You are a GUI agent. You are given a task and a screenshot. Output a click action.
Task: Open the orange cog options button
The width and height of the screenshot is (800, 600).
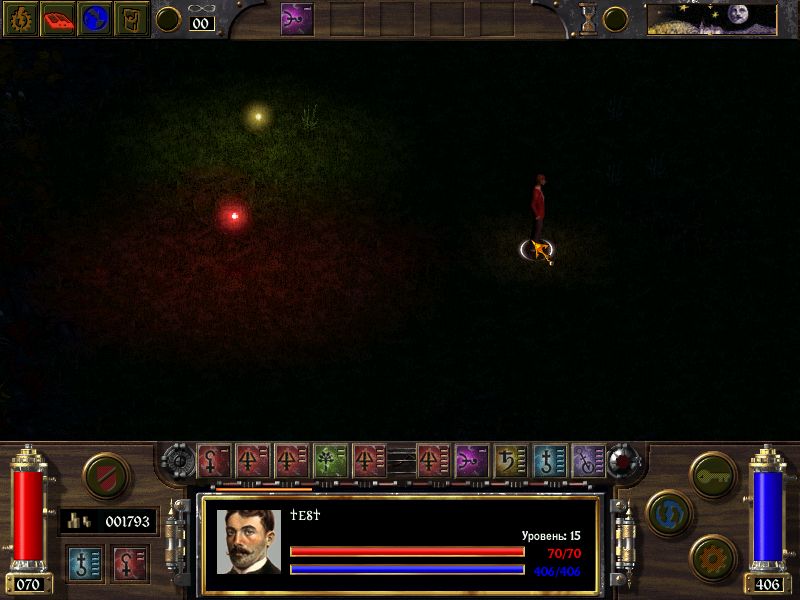(713, 556)
